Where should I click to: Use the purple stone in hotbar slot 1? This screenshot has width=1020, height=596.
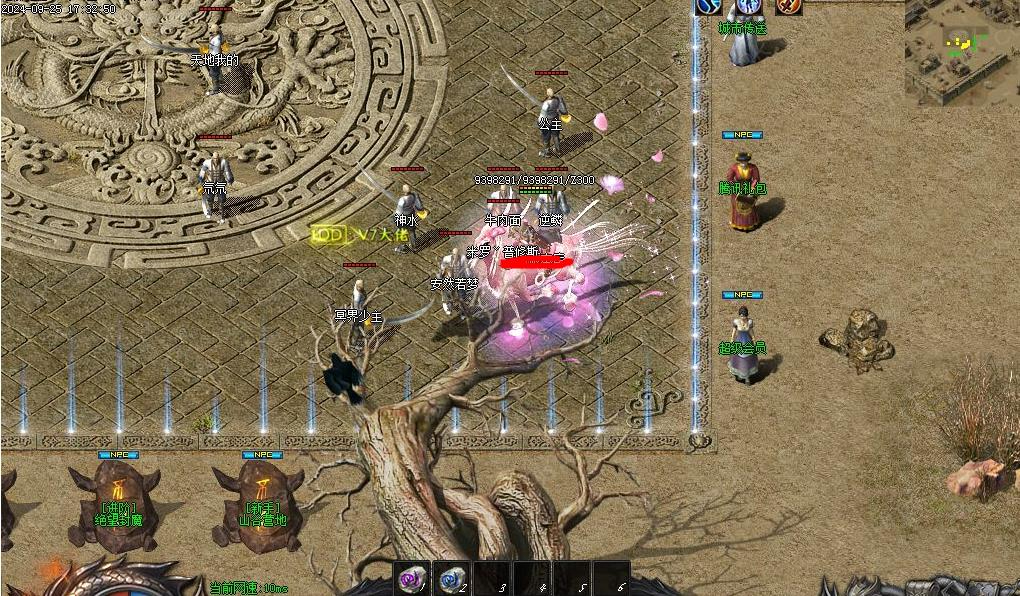(x=411, y=579)
